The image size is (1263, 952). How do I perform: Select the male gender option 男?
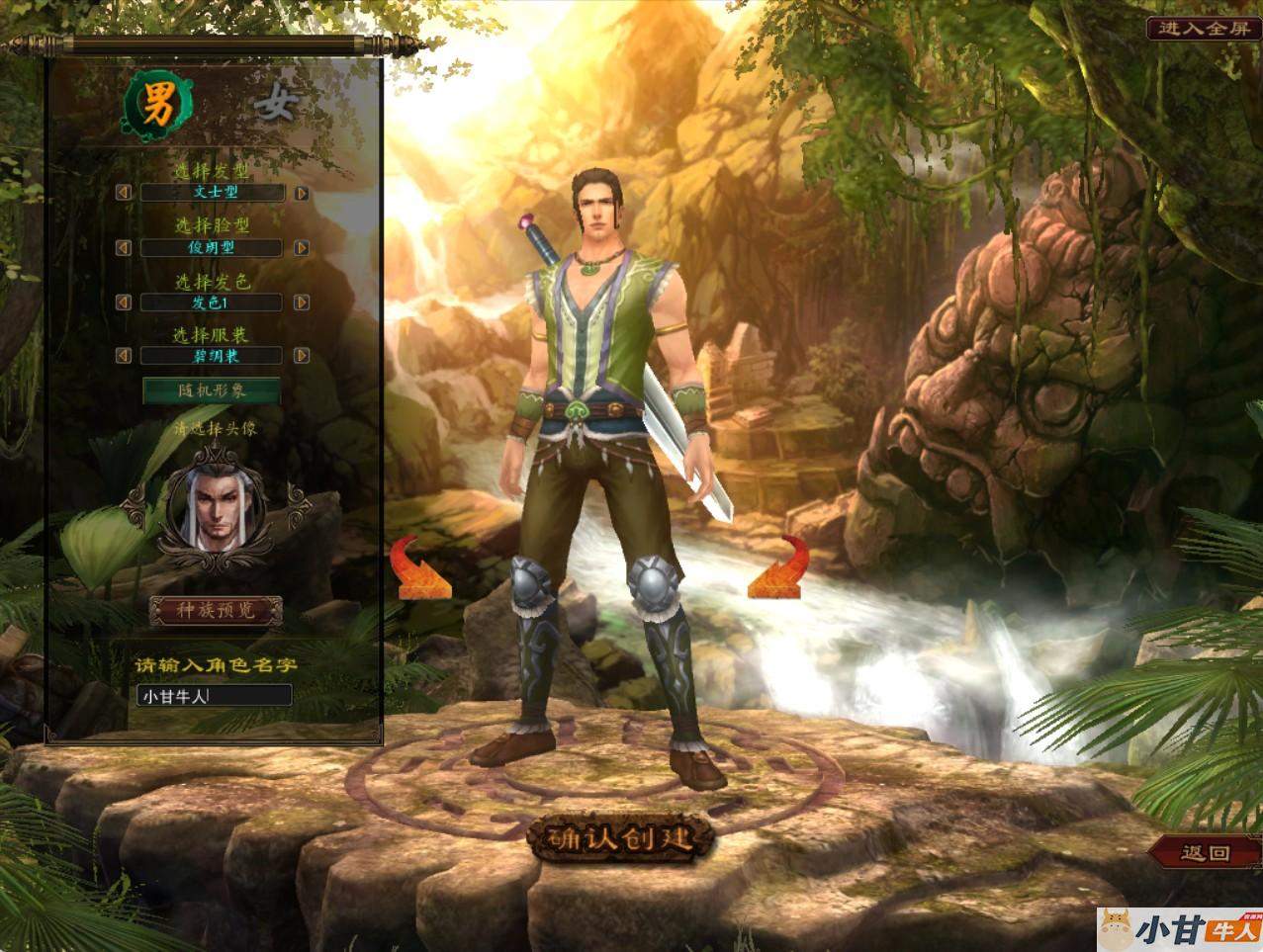click(156, 106)
